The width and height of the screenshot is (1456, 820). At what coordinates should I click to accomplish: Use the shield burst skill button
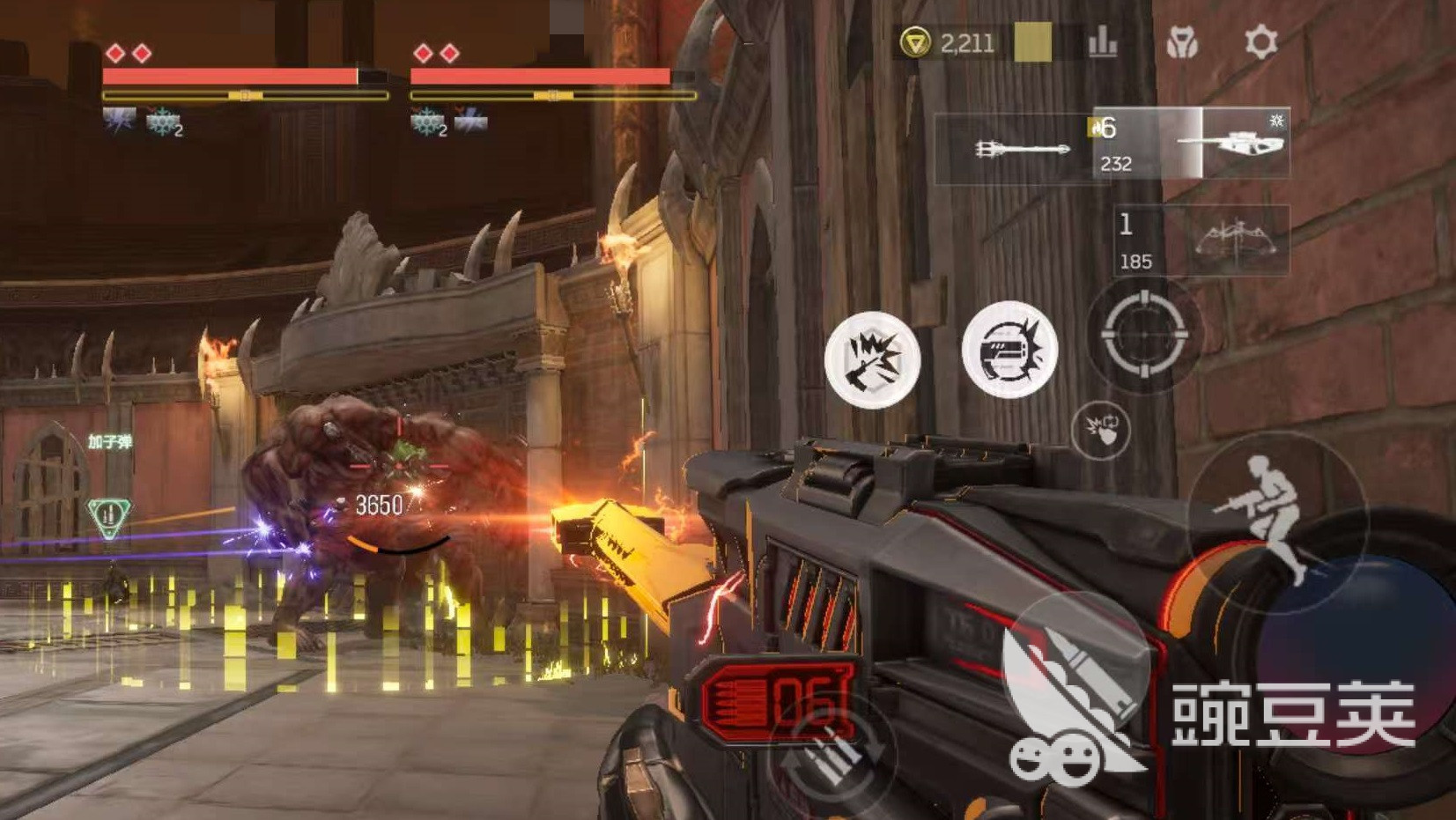[x=1009, y=349]
